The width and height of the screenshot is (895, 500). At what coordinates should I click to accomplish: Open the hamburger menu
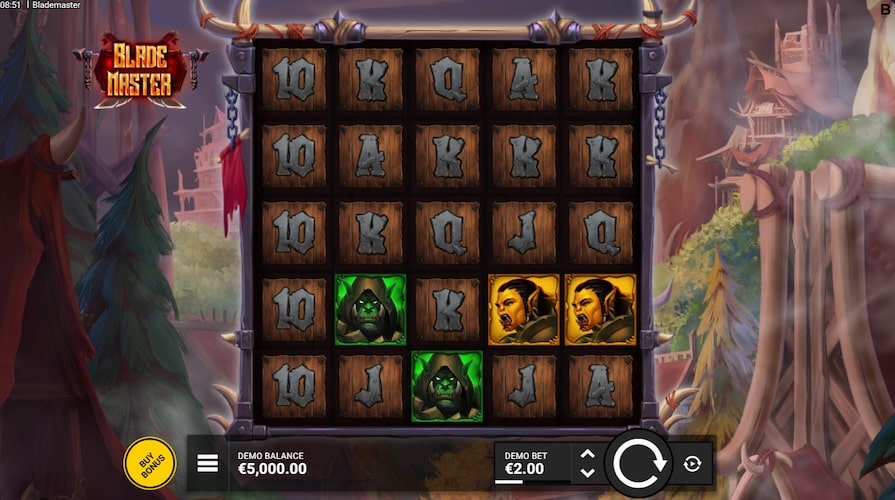pos(208,463)
